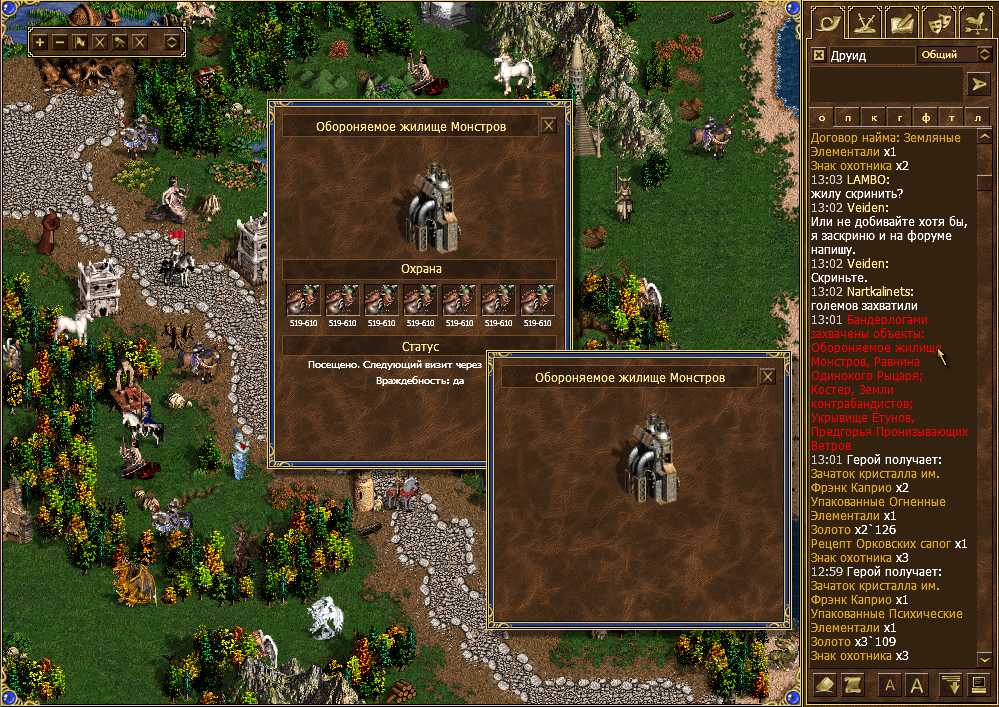This screenshot has width=999, height=707.
Task: Close the back monster dwelling window
Action: (x=548, y=126)
